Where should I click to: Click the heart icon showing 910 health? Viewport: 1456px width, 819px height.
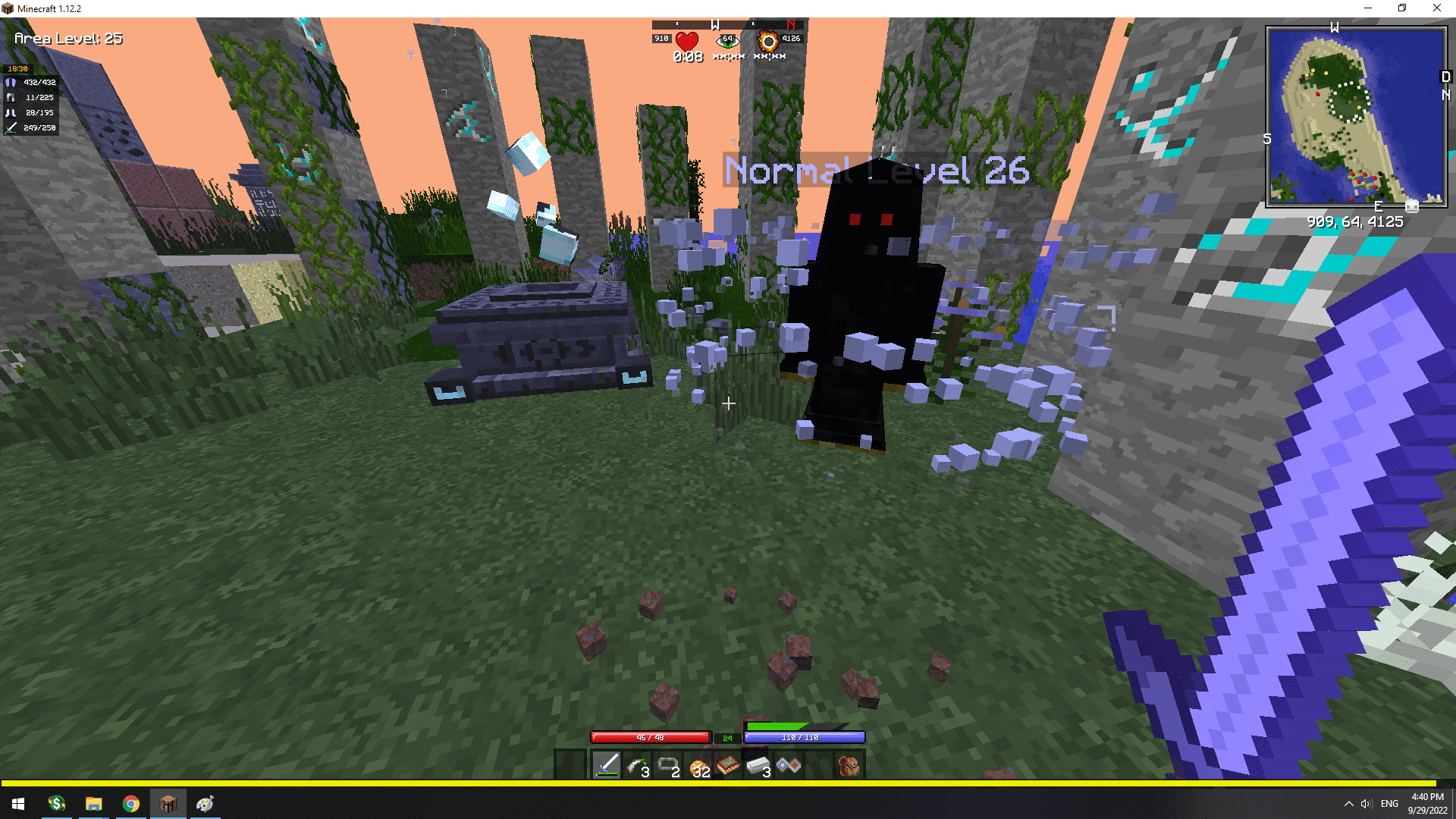tap(686, 42)
